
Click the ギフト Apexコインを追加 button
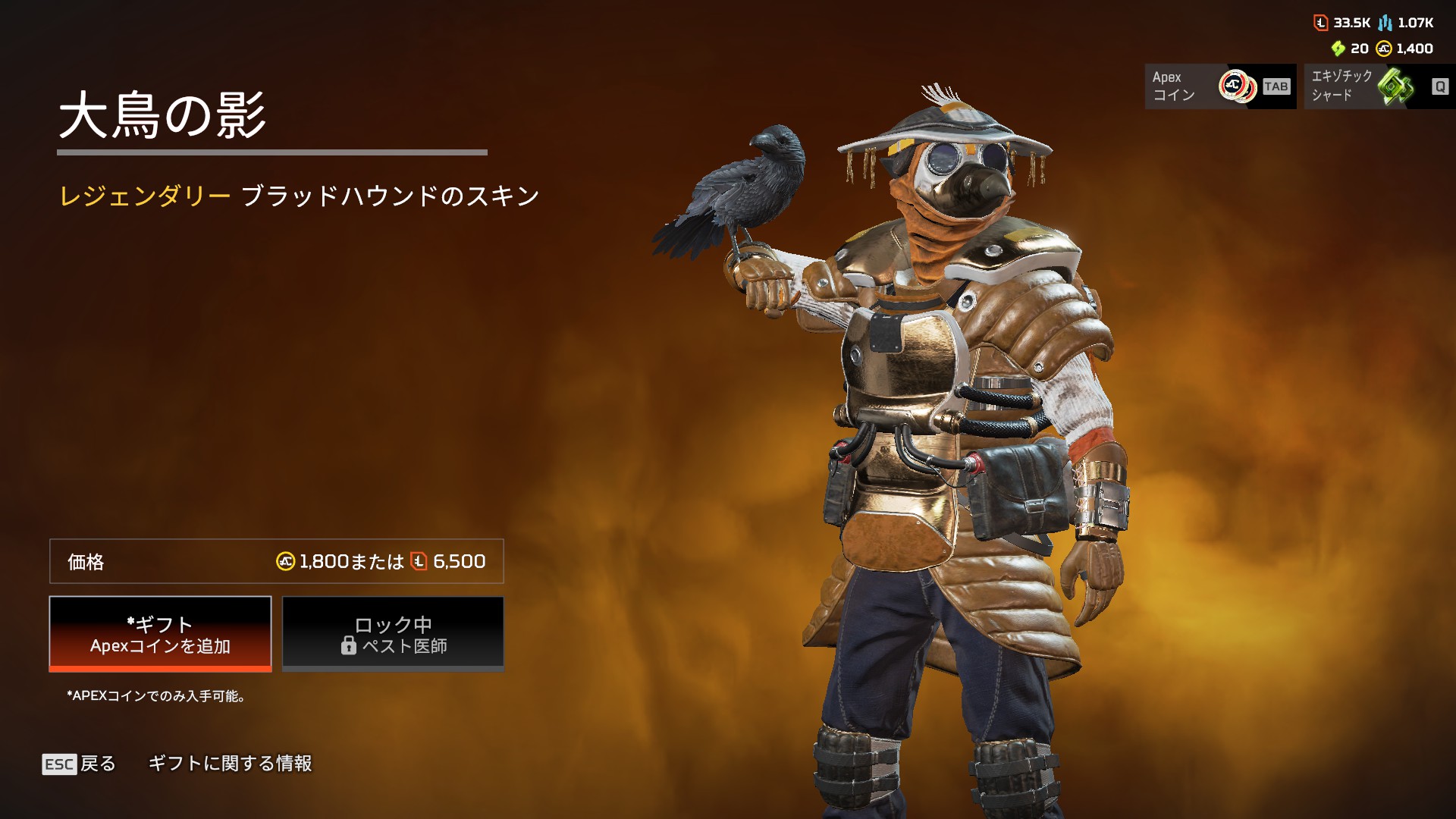click(160, 634)
